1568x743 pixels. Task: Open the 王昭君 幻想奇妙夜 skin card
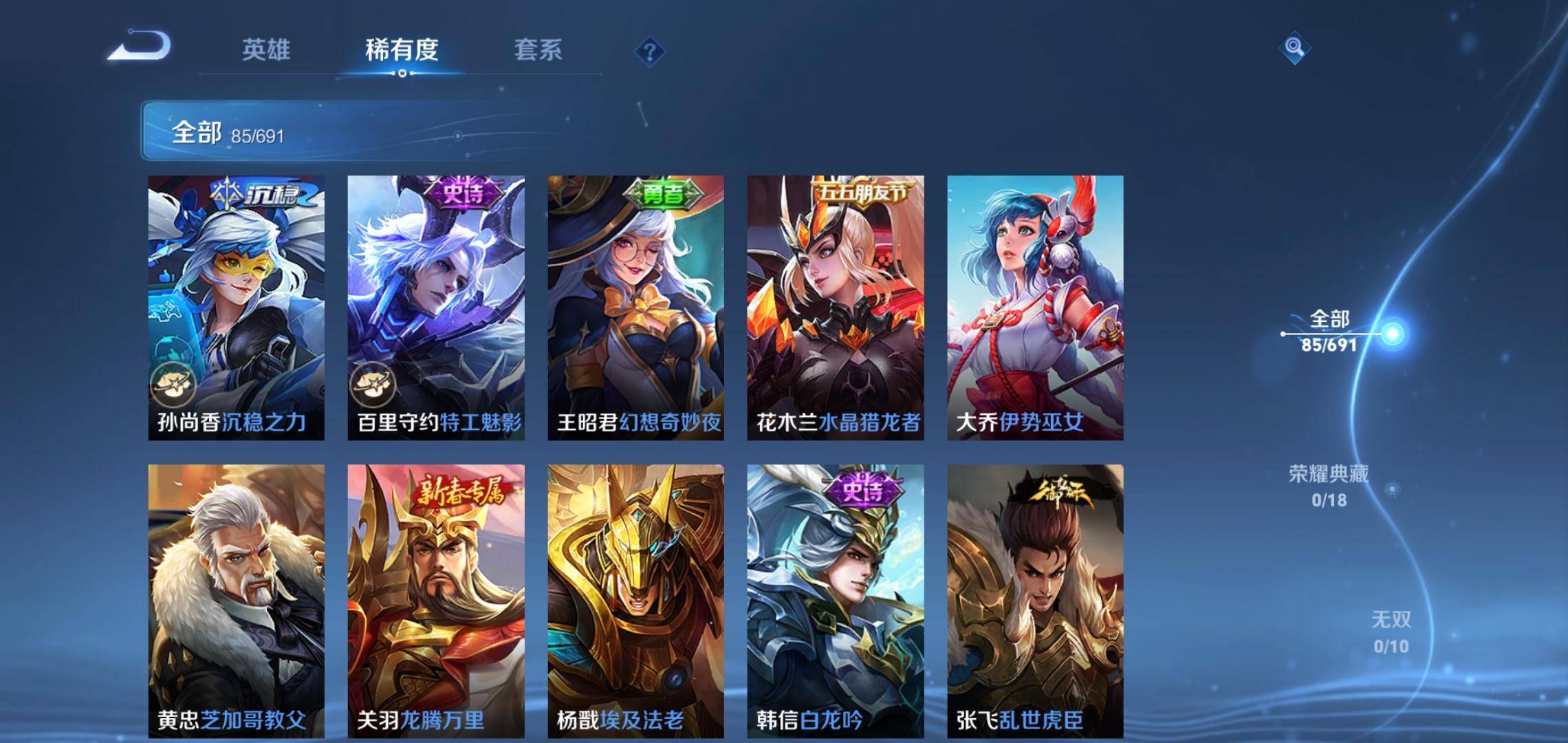point(635,307)
